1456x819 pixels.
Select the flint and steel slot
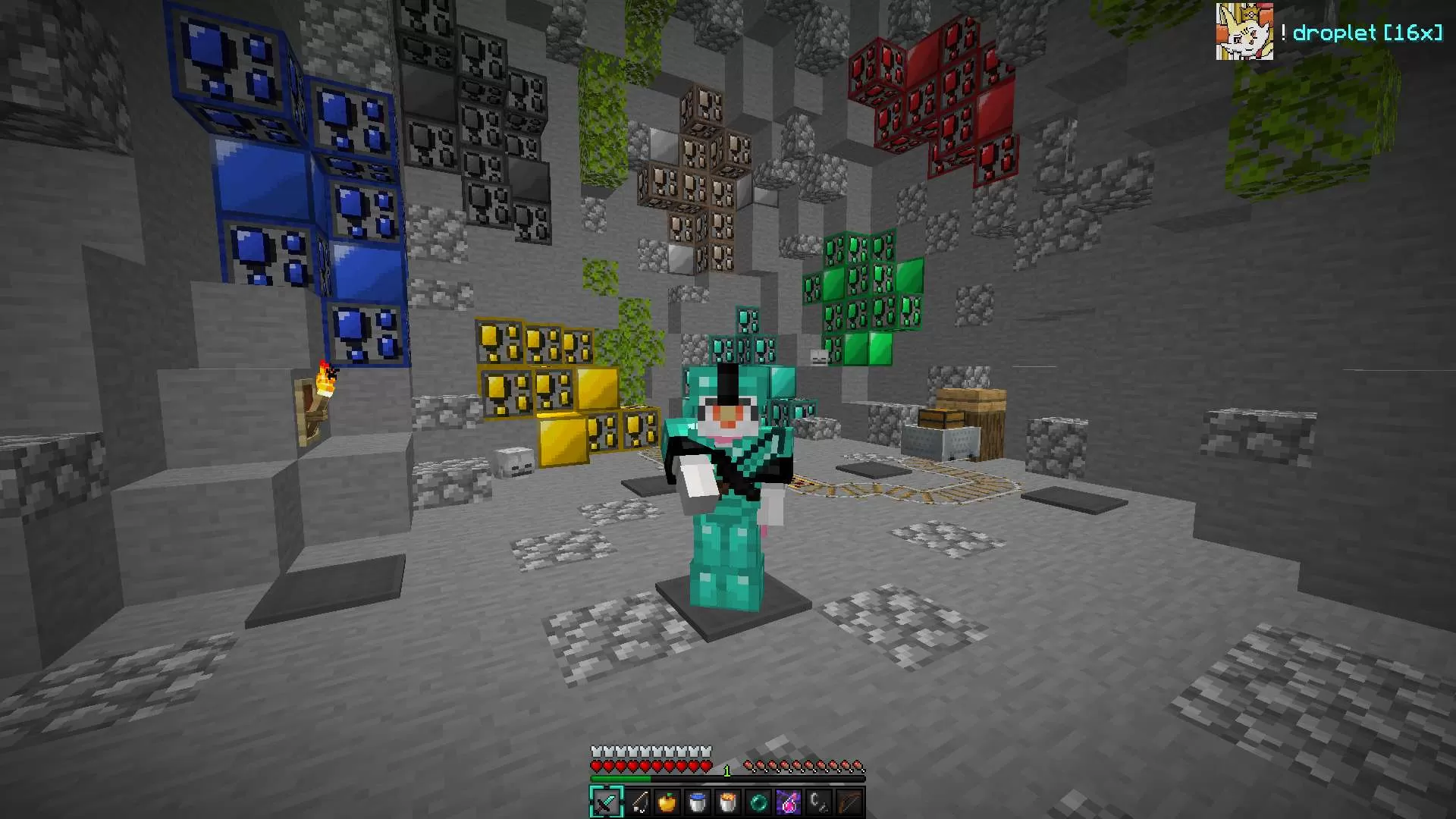click(x=819, y=802)
